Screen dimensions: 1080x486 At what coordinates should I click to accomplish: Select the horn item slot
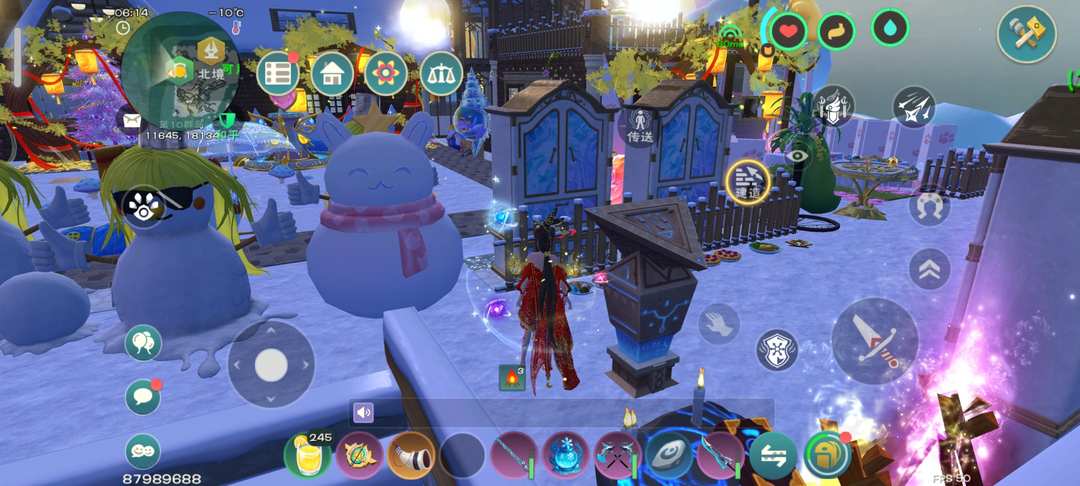[x=411, y=456]
